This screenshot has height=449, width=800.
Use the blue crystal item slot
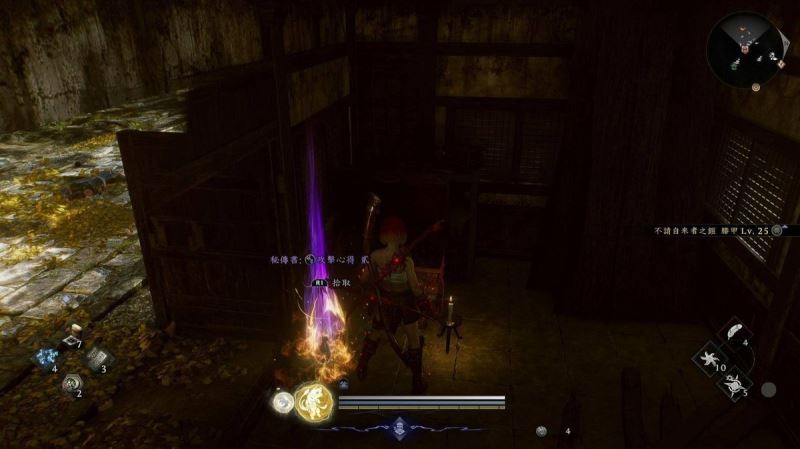click(x=46, y=358)
